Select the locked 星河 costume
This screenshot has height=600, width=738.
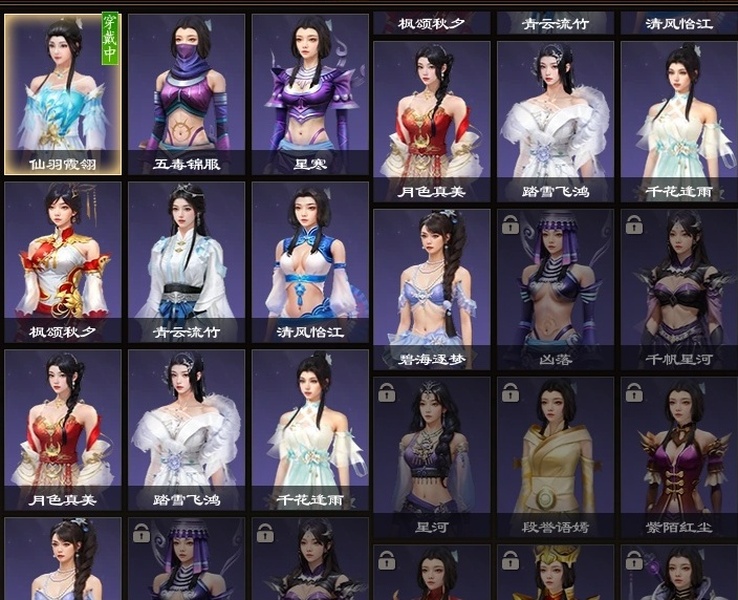click(x=432, y=455)
